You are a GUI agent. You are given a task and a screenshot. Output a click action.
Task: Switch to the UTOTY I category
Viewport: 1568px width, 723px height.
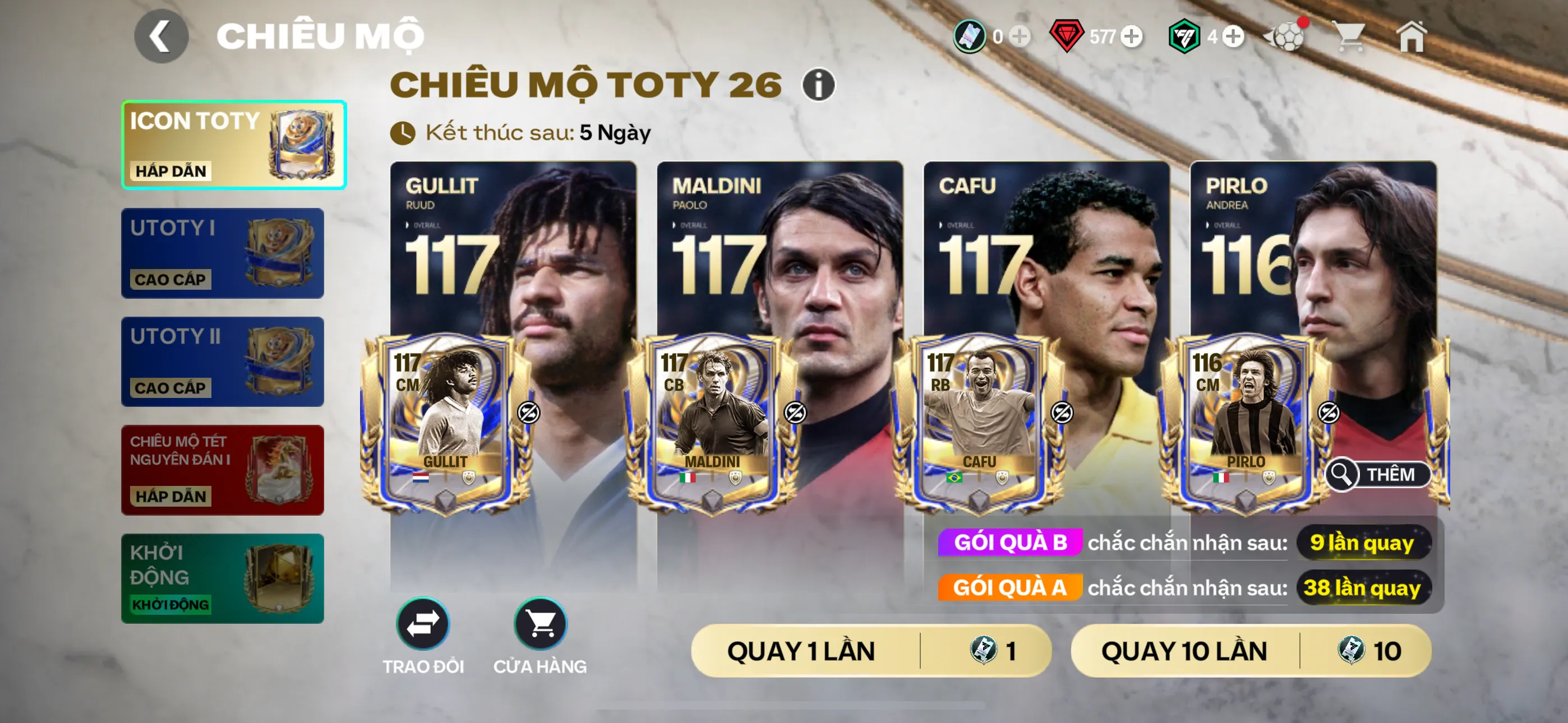[222, 253]
